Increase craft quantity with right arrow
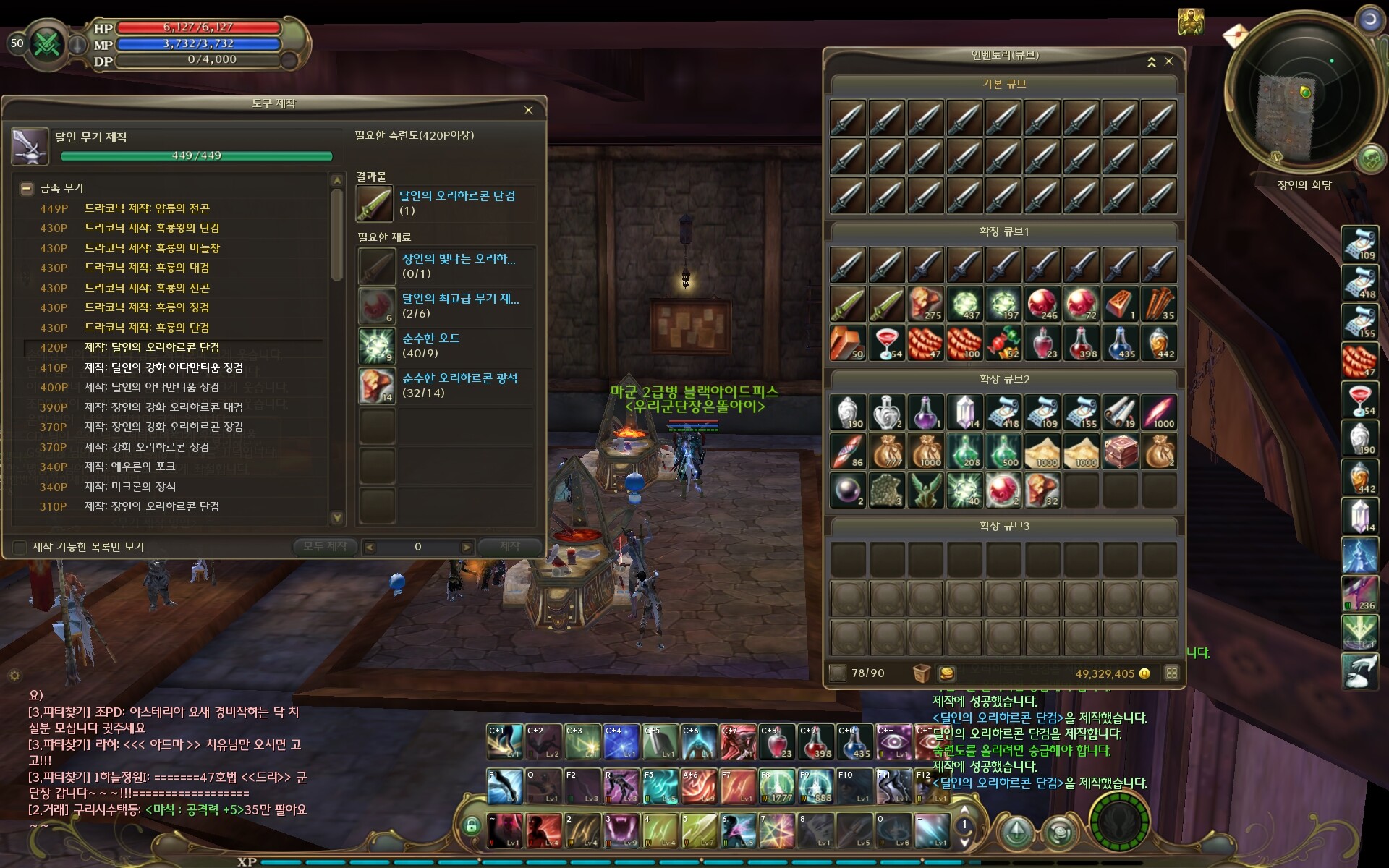 point(466,547)
